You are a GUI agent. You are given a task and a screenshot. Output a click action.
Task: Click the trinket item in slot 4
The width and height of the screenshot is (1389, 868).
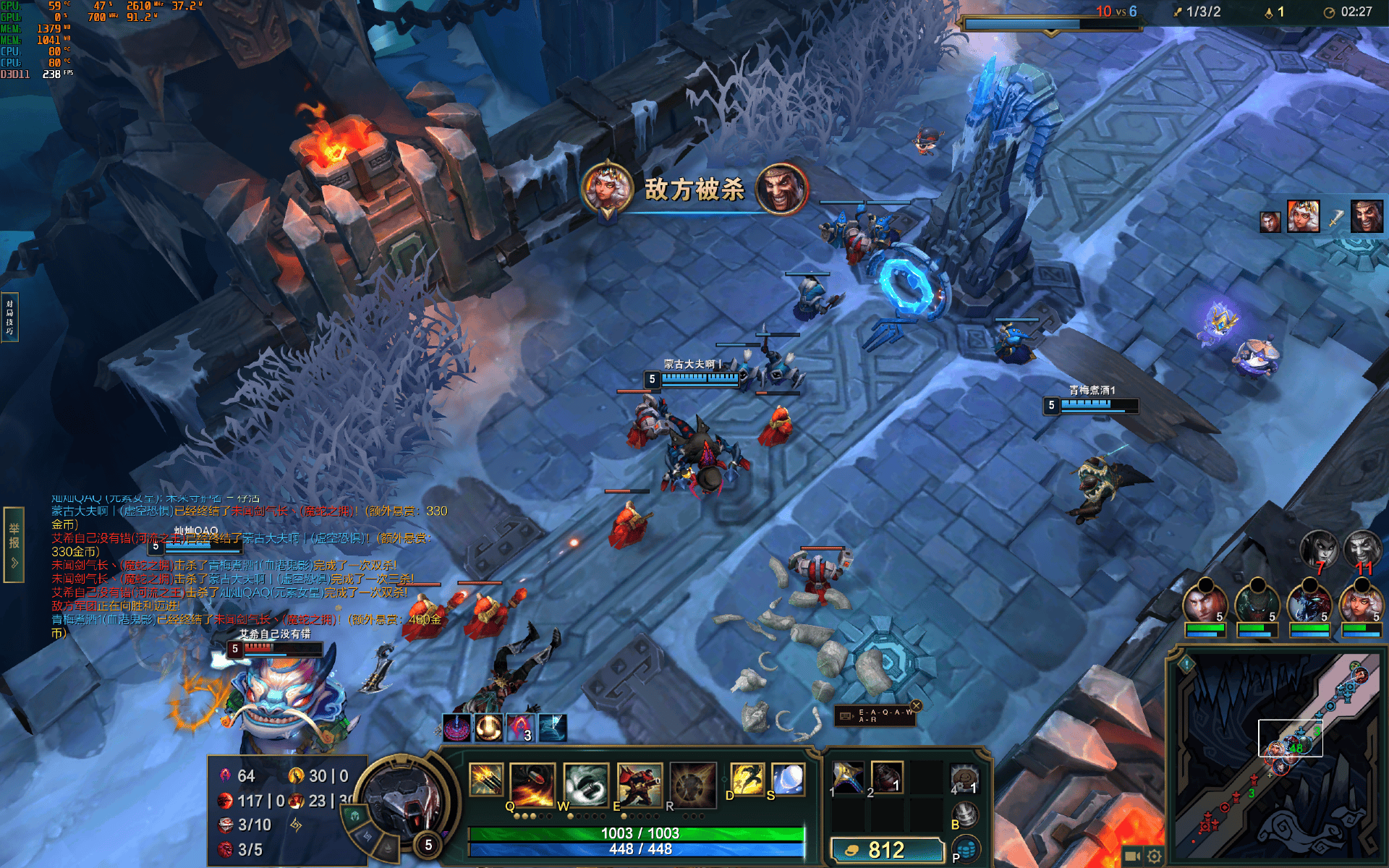coord(964,778)
